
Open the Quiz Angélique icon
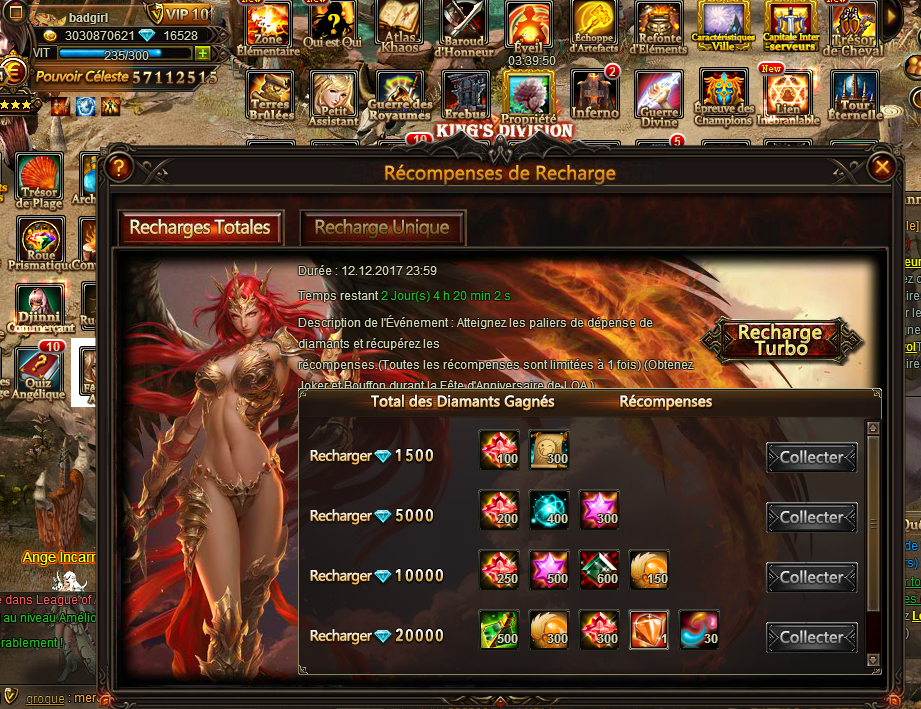click(39, 372)
